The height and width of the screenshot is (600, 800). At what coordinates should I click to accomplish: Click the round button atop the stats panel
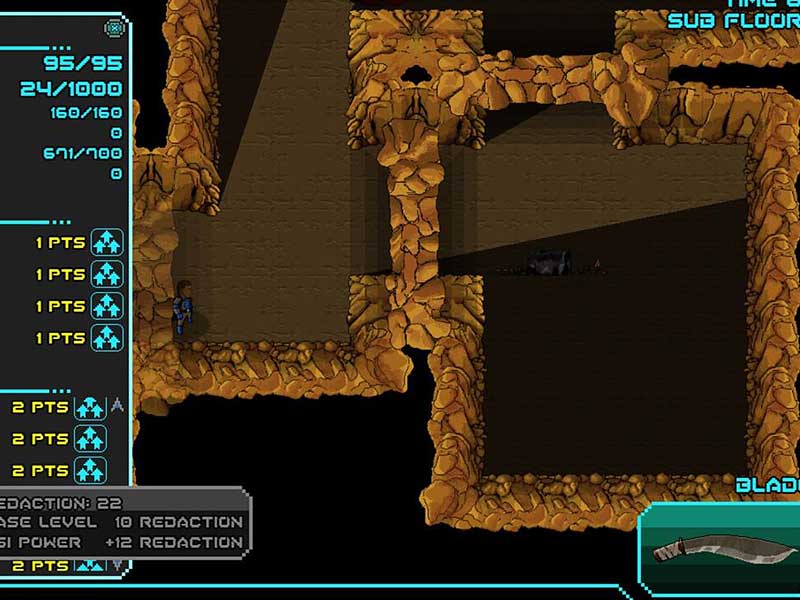coord(115,28)
